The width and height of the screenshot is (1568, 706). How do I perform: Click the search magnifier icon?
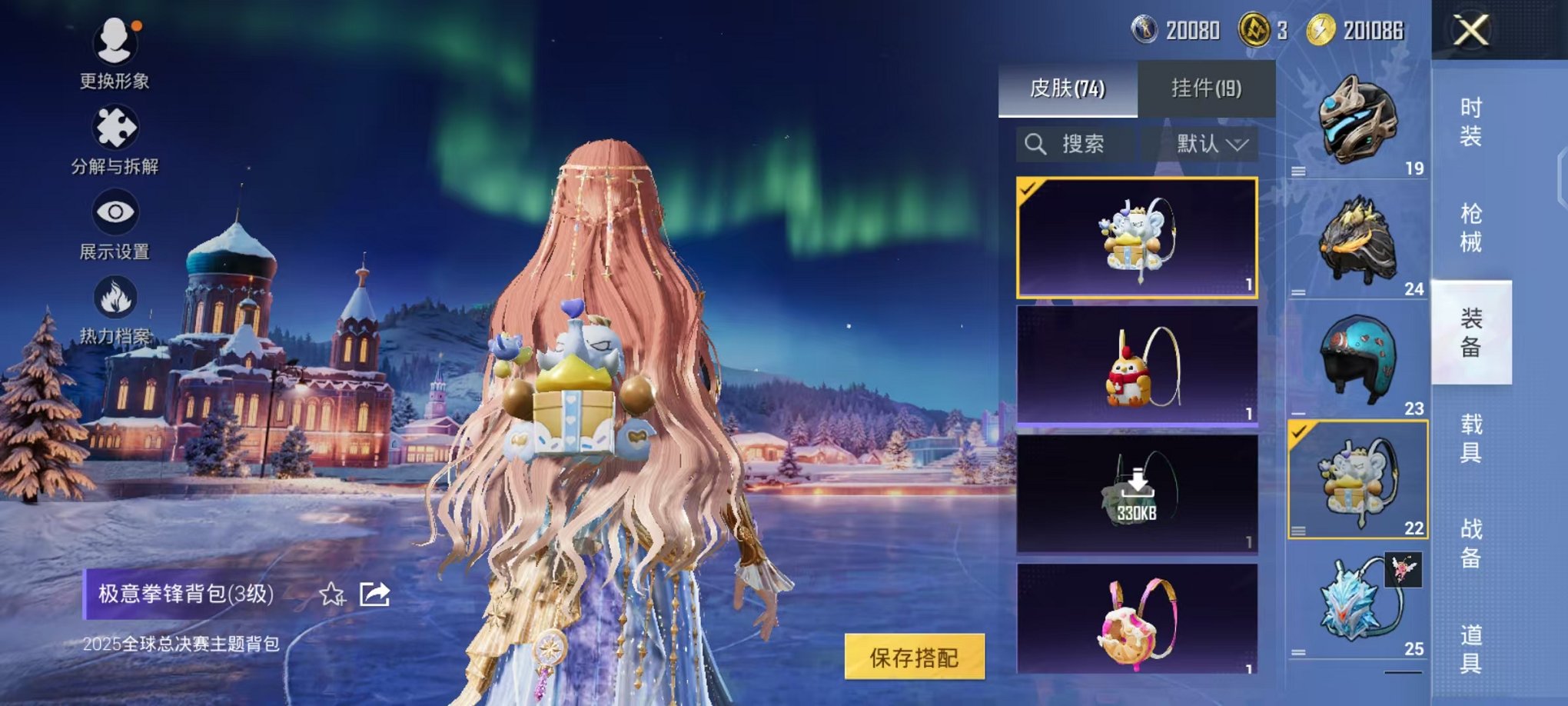(x=1035, y=143)
